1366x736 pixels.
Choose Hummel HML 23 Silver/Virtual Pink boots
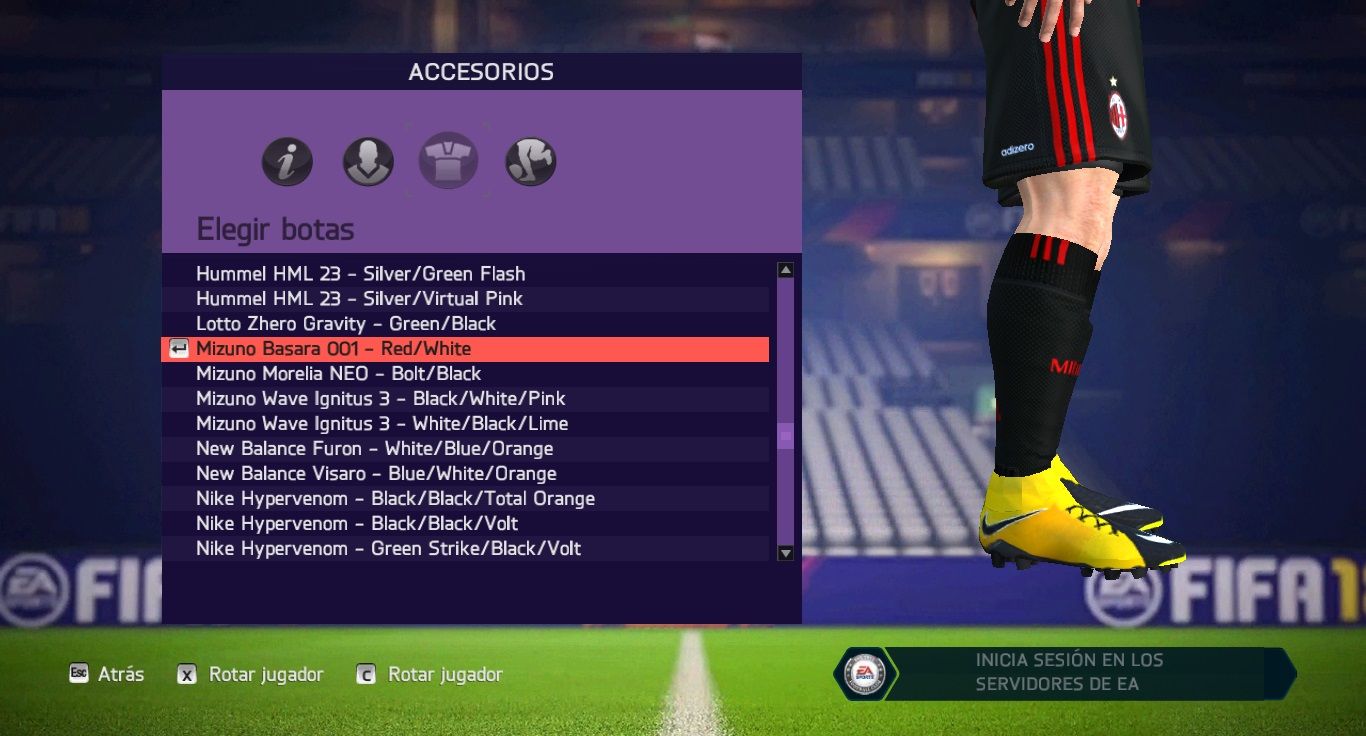tap(359, 299)
